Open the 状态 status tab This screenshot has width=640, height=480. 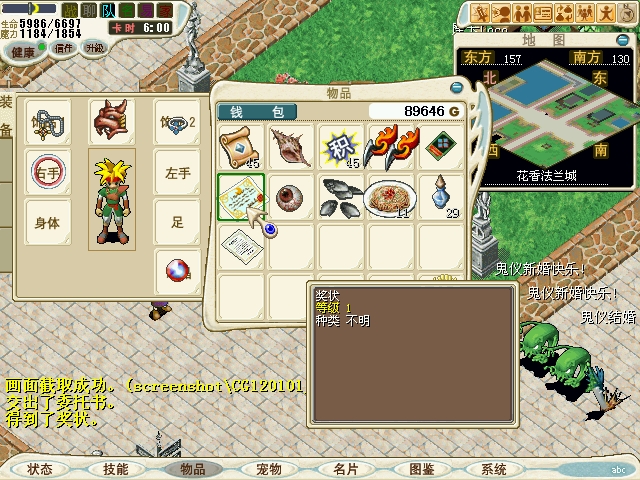(40, 469)
